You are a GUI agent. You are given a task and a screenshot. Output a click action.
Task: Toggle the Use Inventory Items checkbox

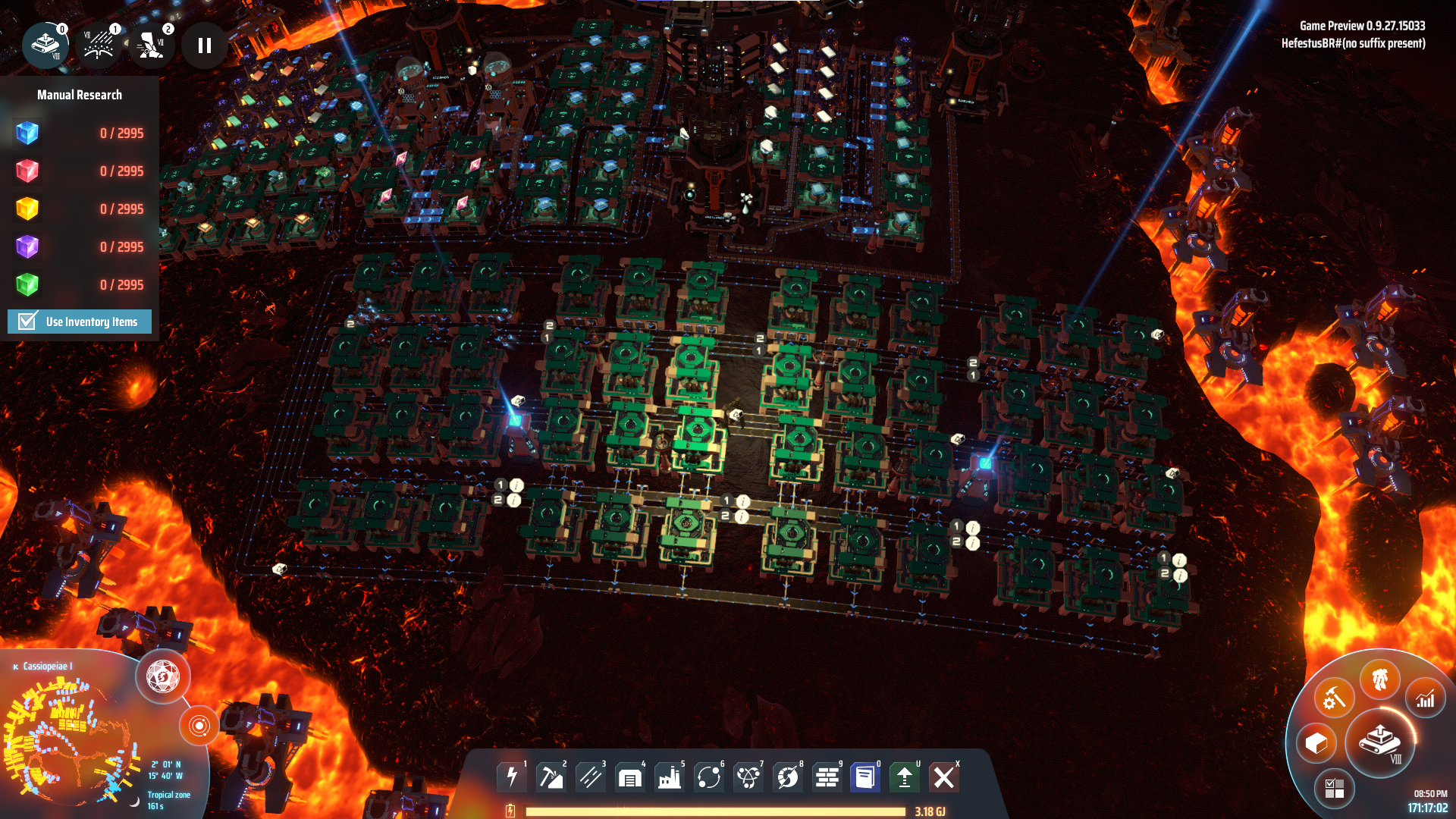tap(28, 322)
